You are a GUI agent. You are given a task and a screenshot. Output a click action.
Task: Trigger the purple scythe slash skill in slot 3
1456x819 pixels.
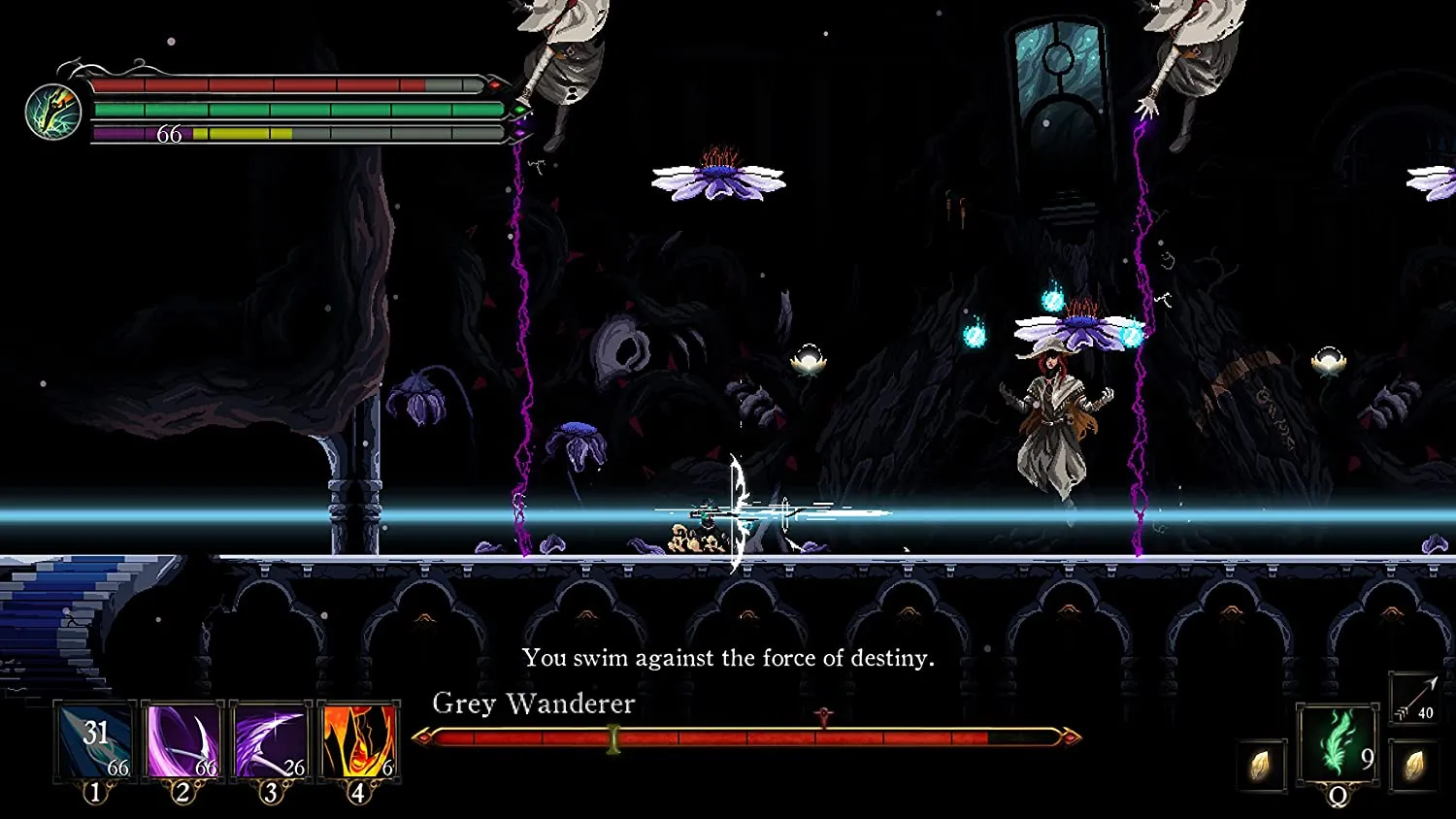point(271,741)
